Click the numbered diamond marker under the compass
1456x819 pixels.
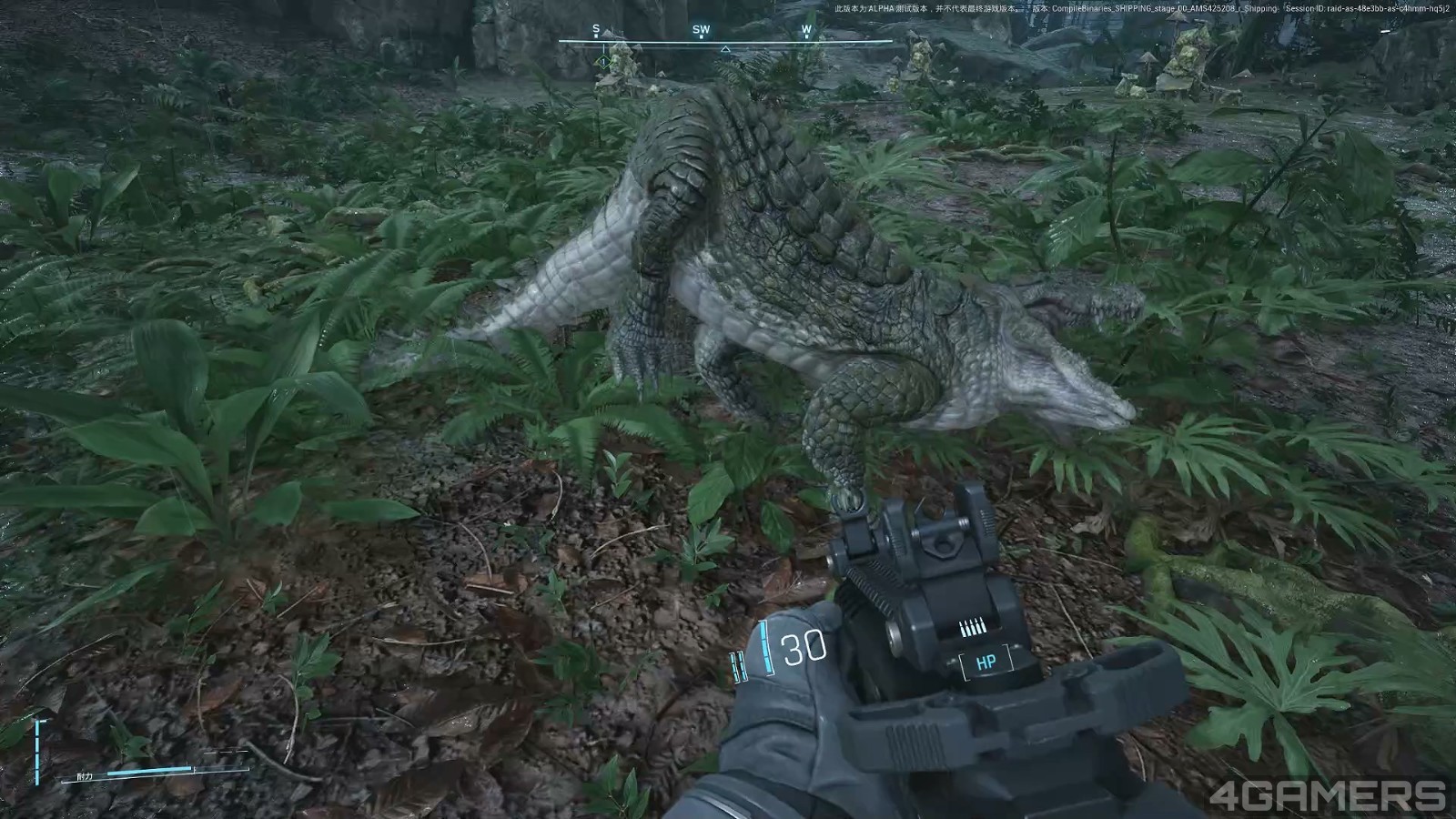[x=602, y=61]
